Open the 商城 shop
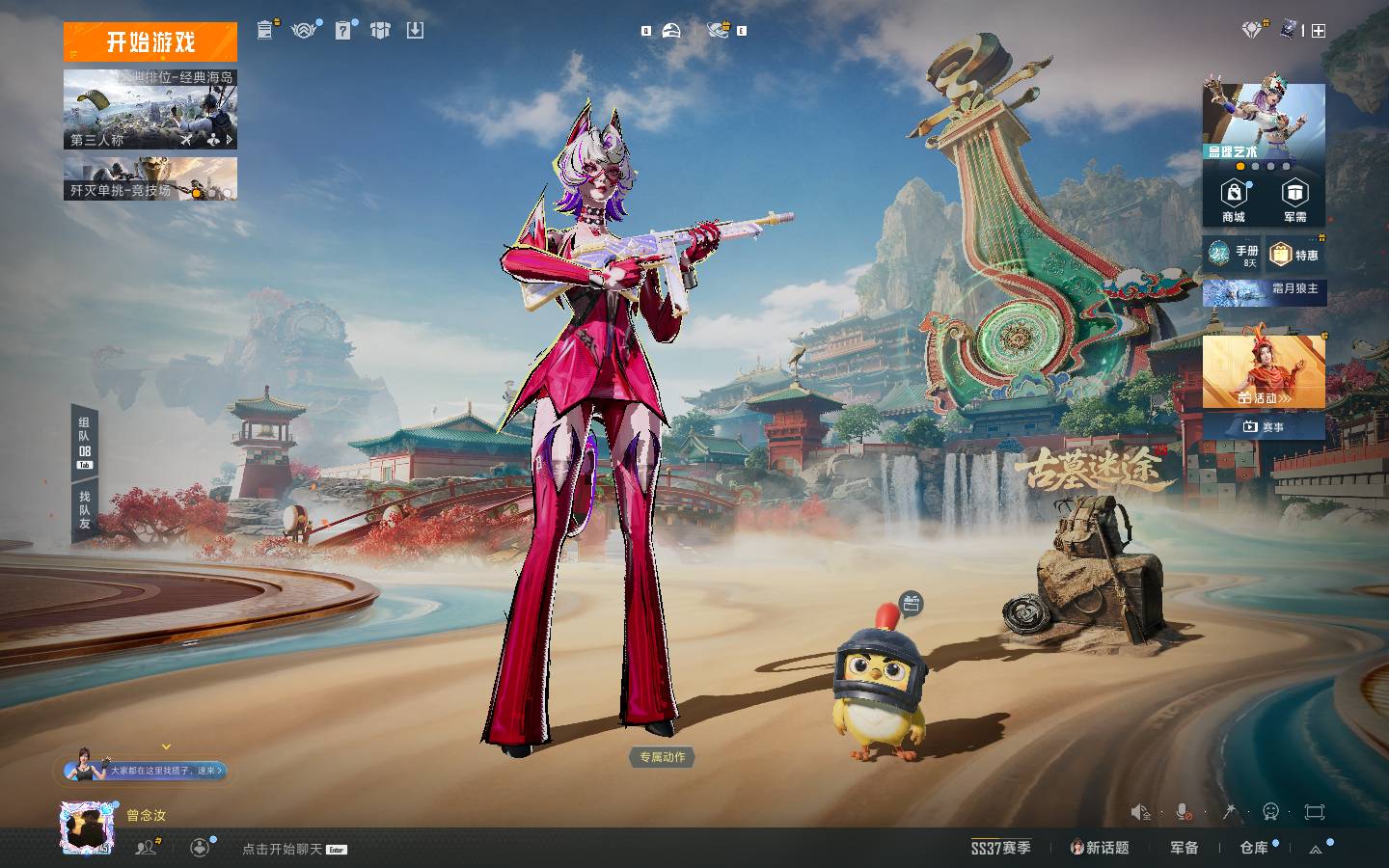 pyautogui.click(x=1233, y=201)
